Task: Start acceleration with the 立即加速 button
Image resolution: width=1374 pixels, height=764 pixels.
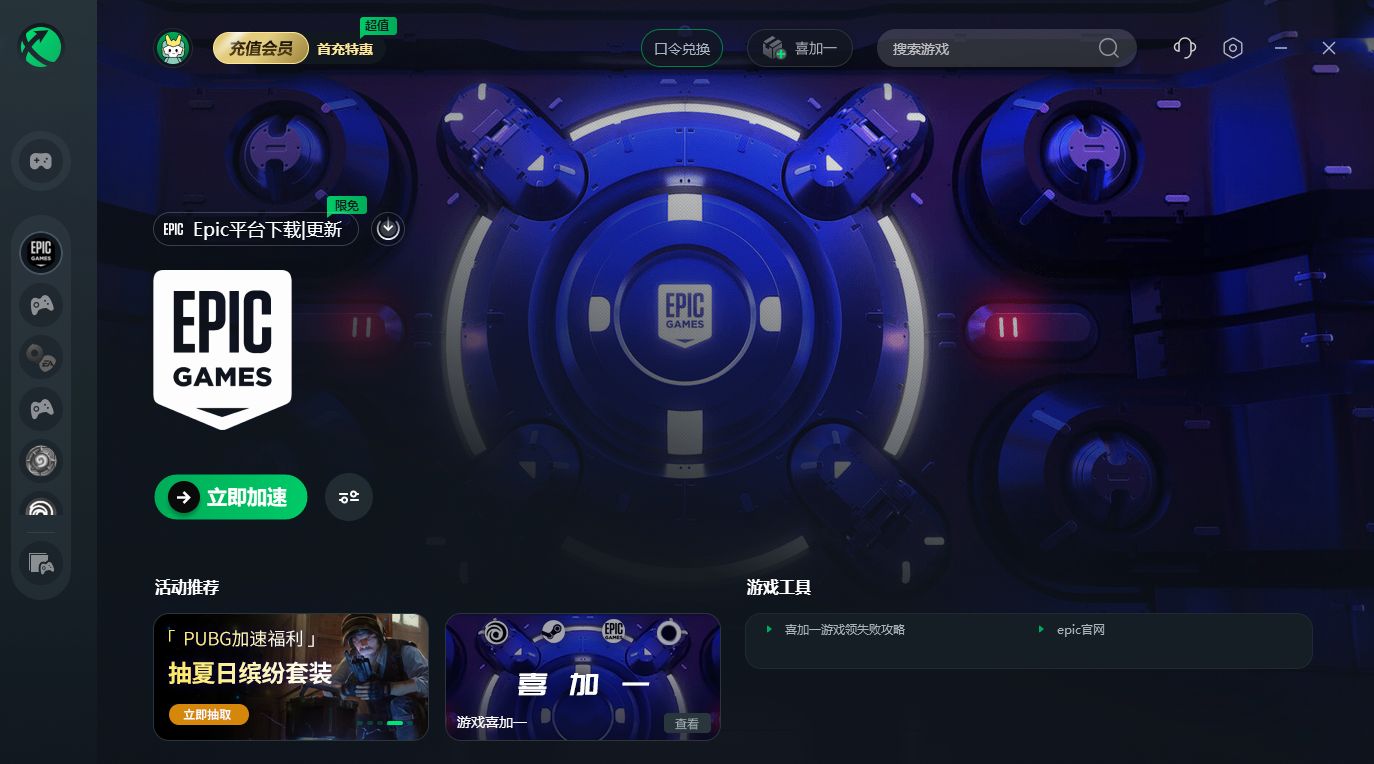Action: coord(231,497)
